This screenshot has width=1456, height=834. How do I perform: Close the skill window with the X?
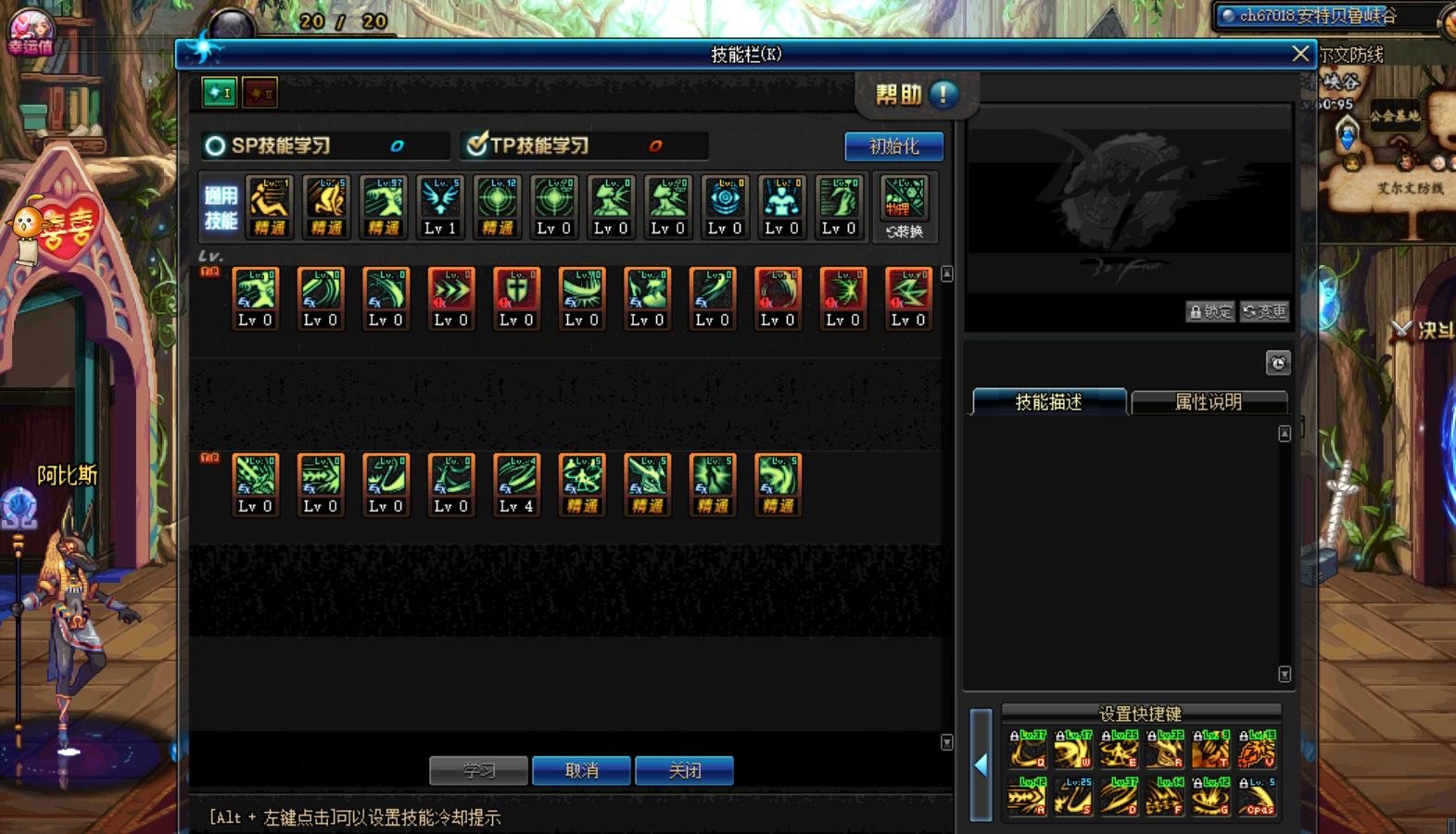1300,54
